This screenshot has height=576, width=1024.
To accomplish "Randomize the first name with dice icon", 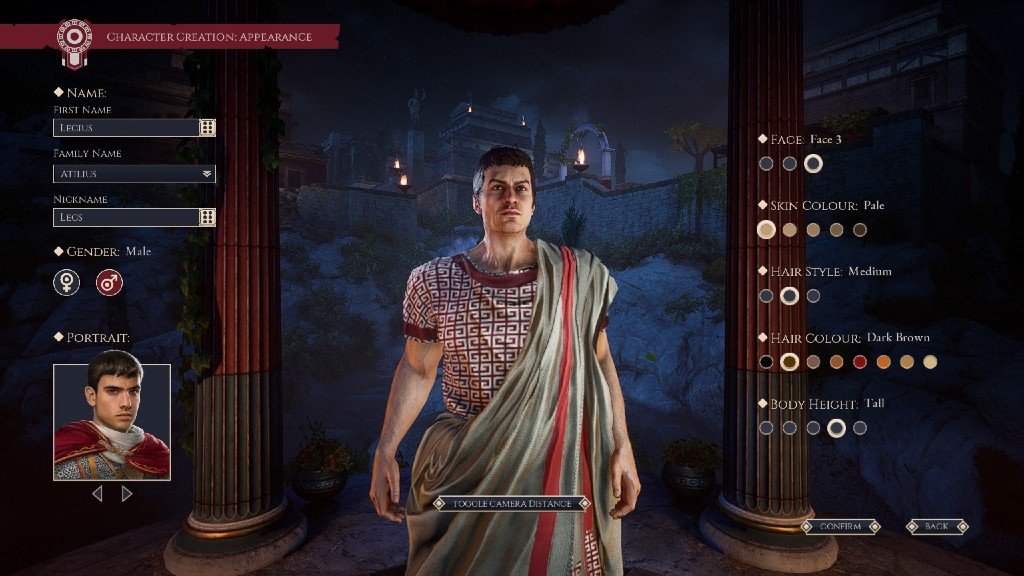I will pyautogui.click(x=207, y=128).
